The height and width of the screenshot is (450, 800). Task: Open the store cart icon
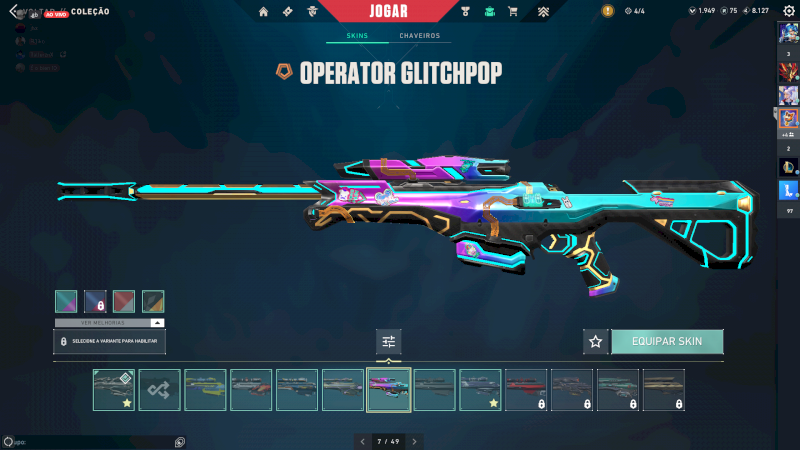pyautogui.click(x=513, y=12)
